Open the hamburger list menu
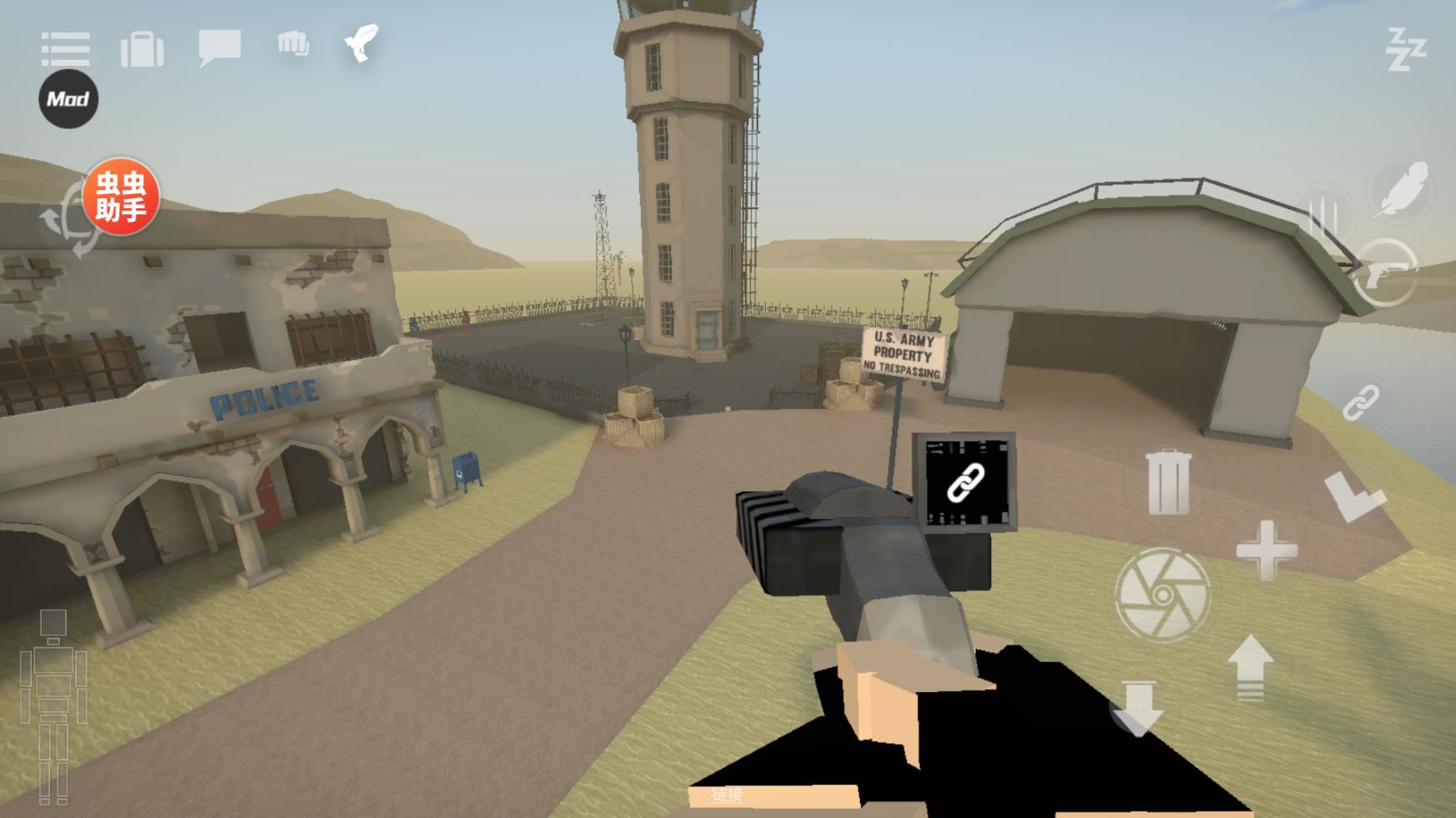This screenshot has height=818, width=1456. click(65, 49)
